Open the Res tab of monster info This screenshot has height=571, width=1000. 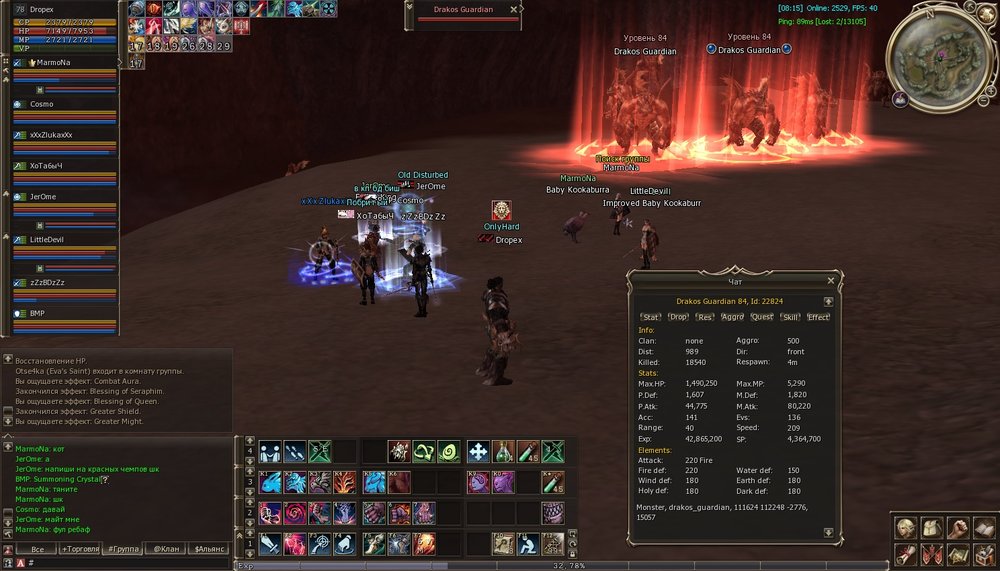pos(706,317)
